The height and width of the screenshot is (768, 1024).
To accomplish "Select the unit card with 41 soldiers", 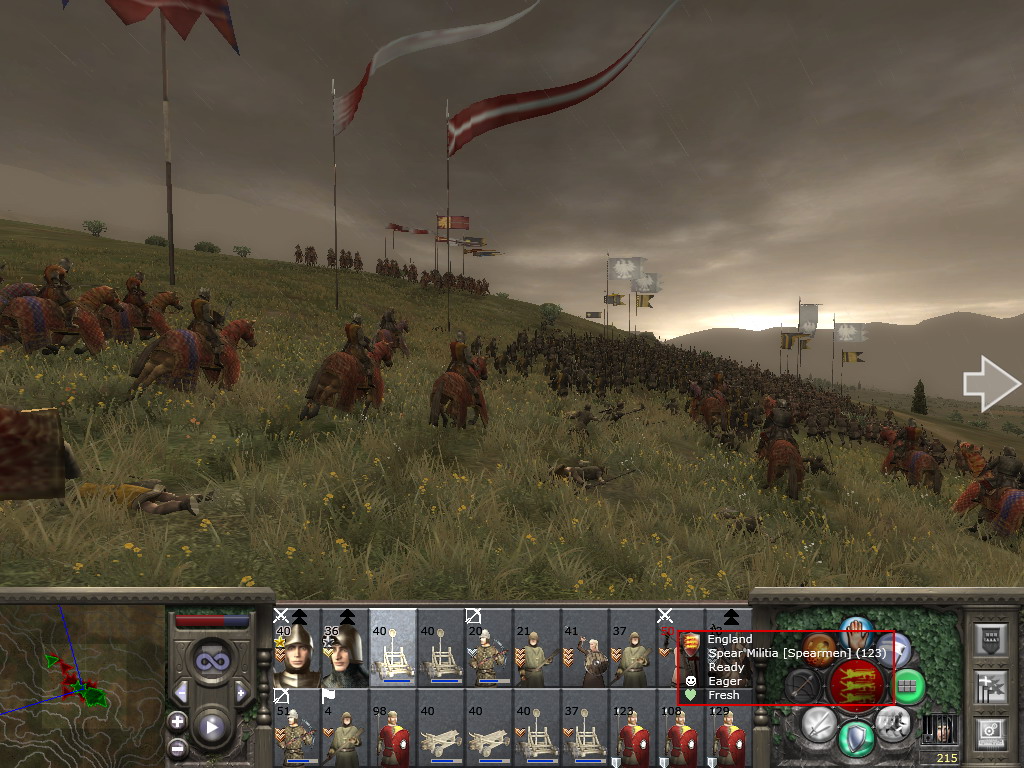I will point(584,648).
